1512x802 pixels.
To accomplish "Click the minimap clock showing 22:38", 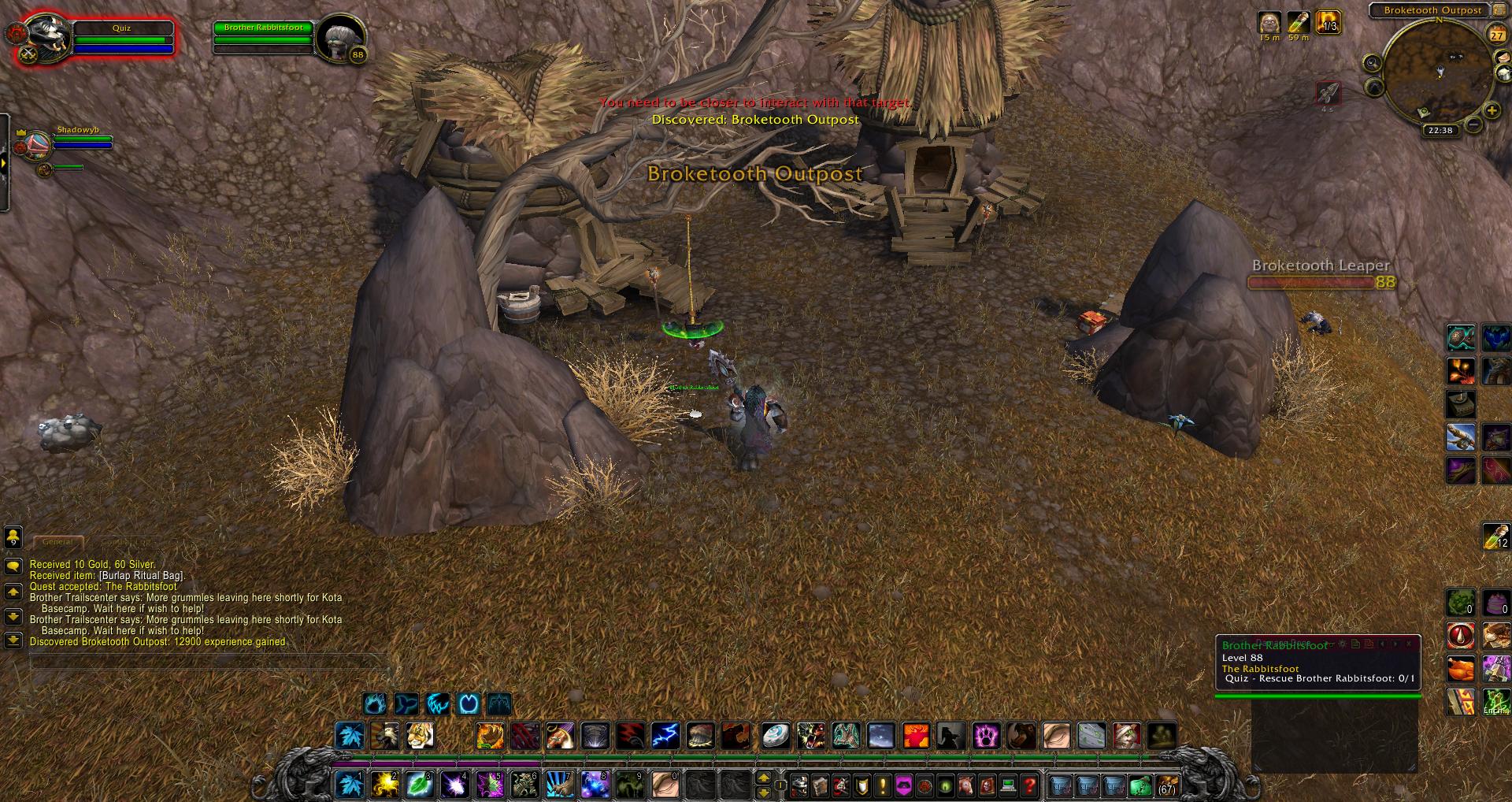I will pos(1440,131).
